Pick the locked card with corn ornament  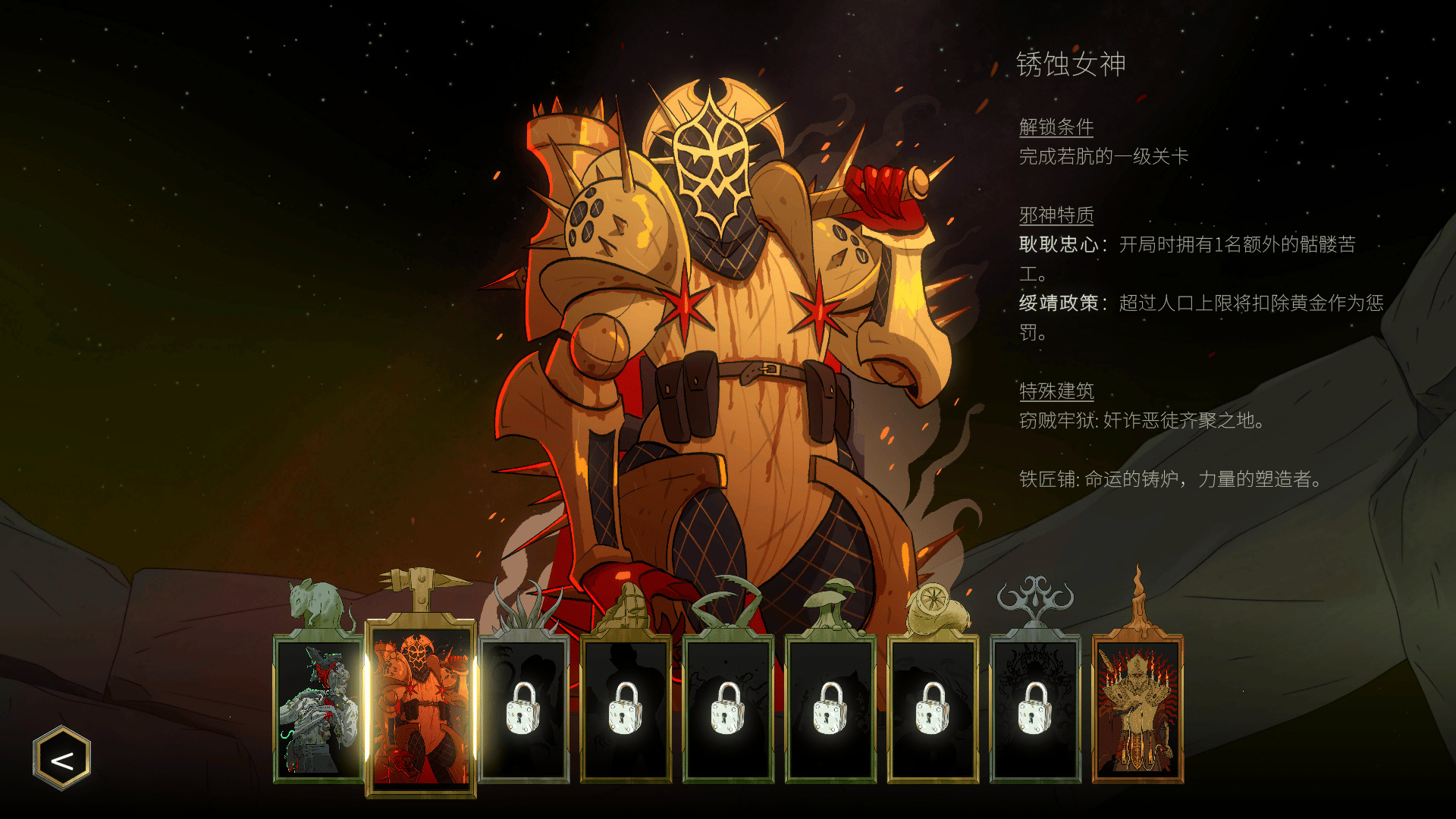pos(626,709)
